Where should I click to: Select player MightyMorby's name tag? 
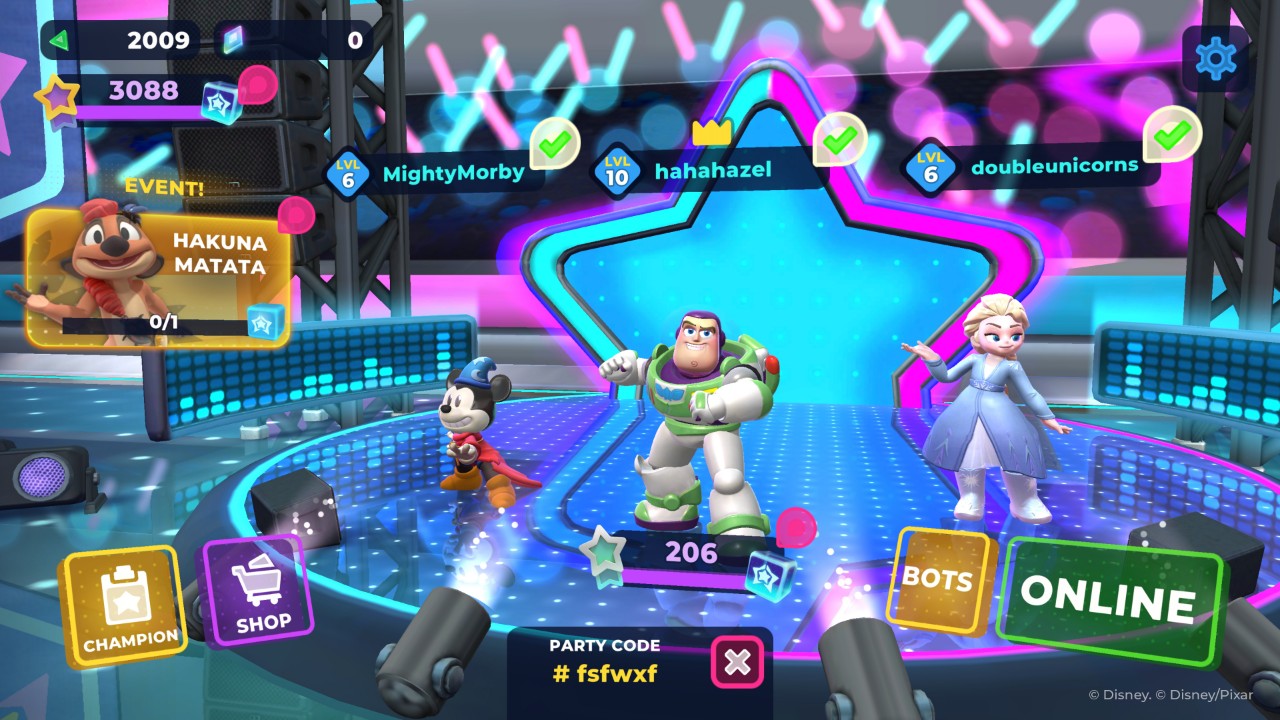tap(440, 173)
